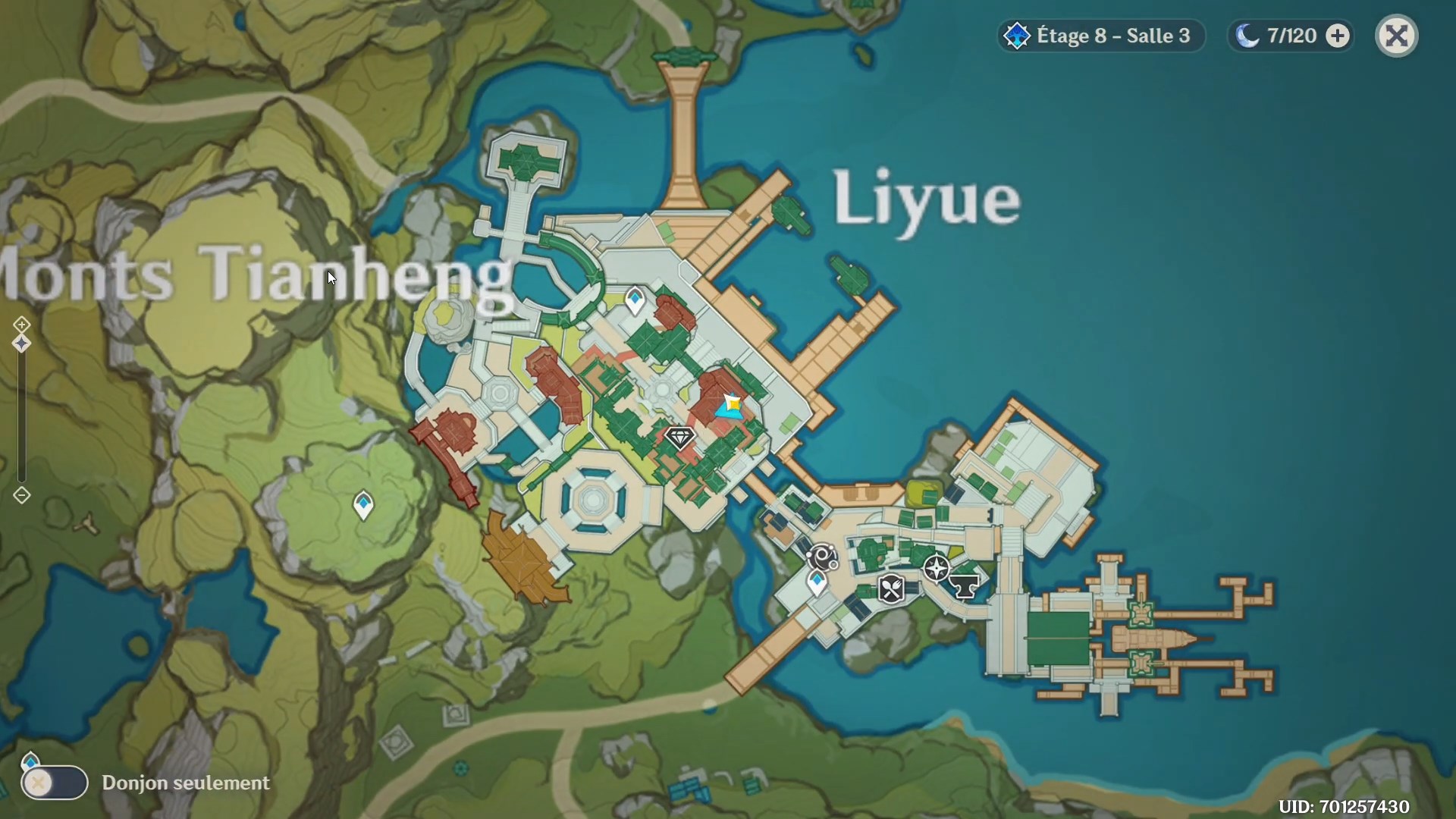The image size is (1456, 819).
Task: Click the Spiral Abyss emblem beside Étage 8
Action: 1016,35
